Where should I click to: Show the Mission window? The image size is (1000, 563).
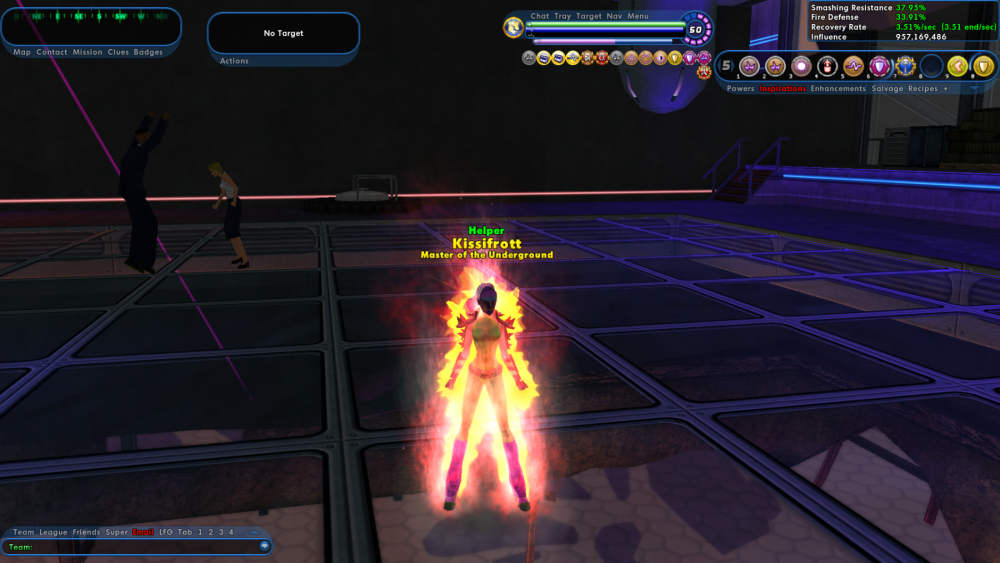pyautogui.click(x=87, y=52)
